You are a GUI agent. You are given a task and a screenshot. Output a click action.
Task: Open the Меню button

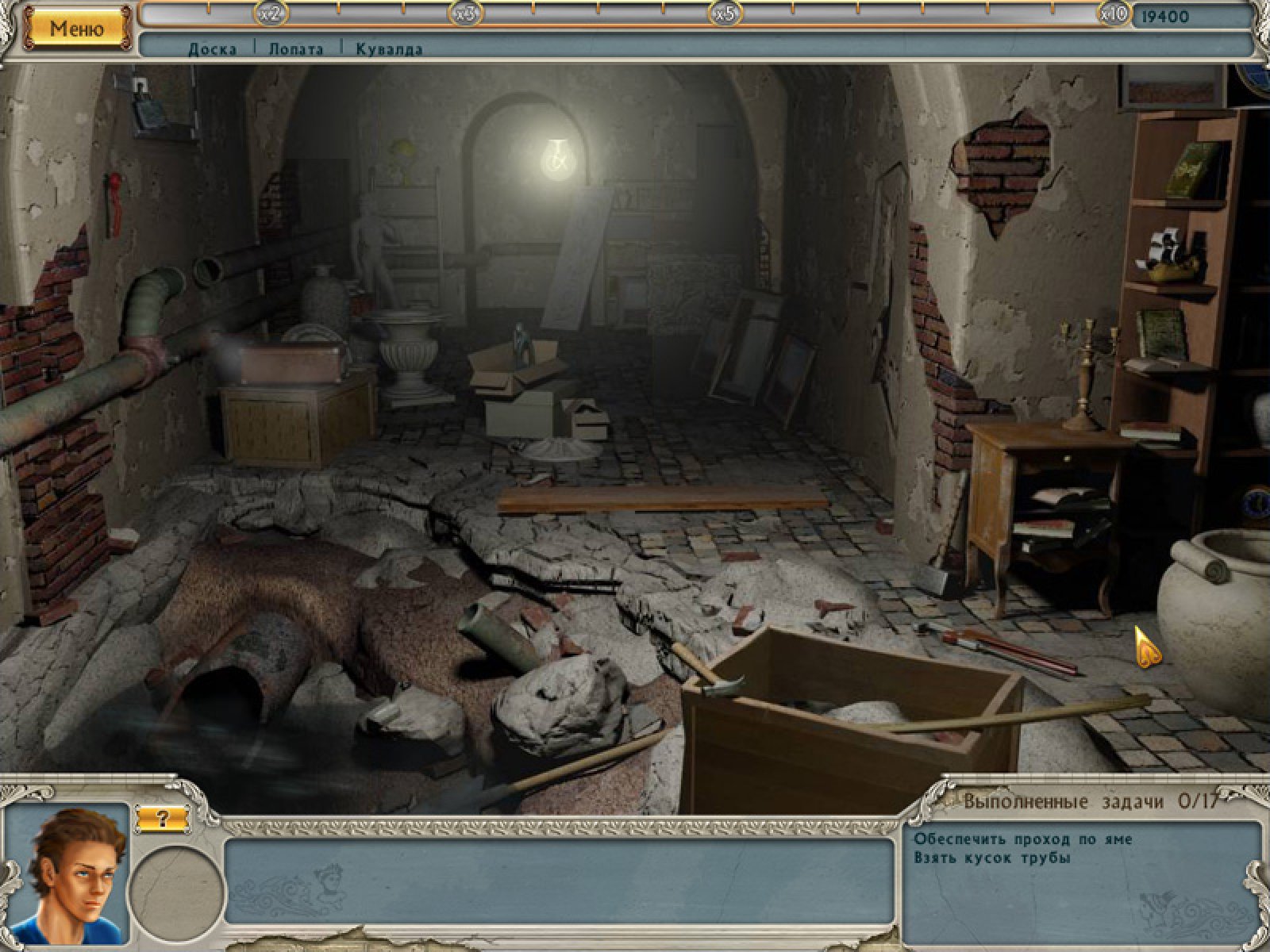point(77,29)
